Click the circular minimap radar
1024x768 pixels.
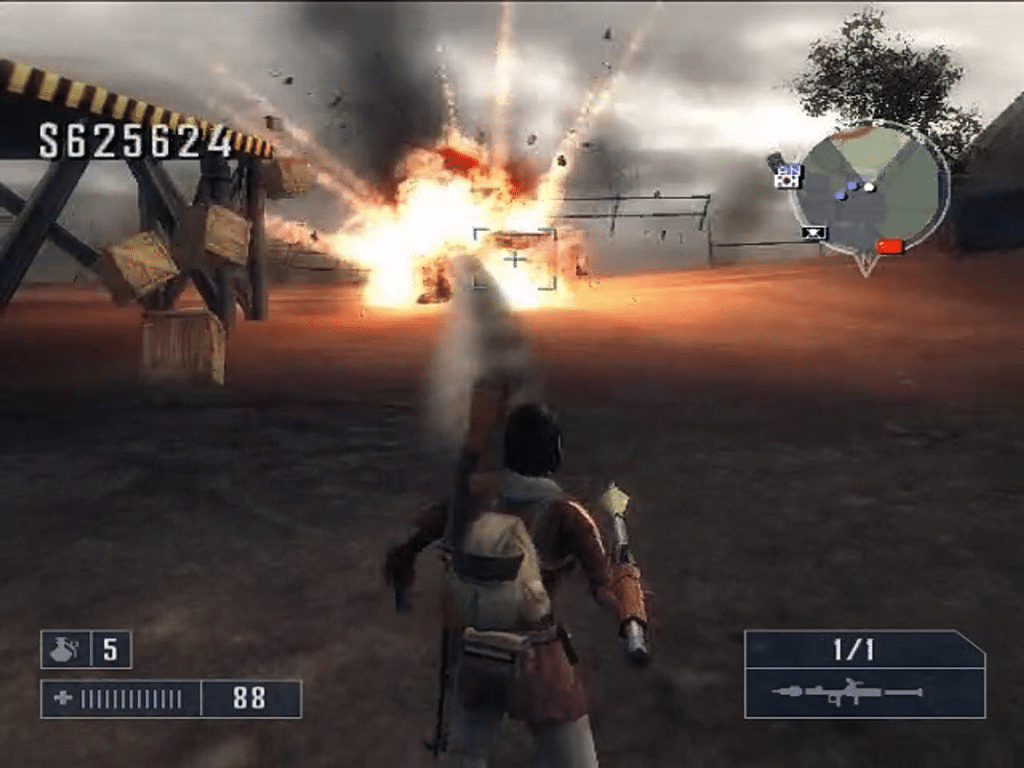pos(868,188)
